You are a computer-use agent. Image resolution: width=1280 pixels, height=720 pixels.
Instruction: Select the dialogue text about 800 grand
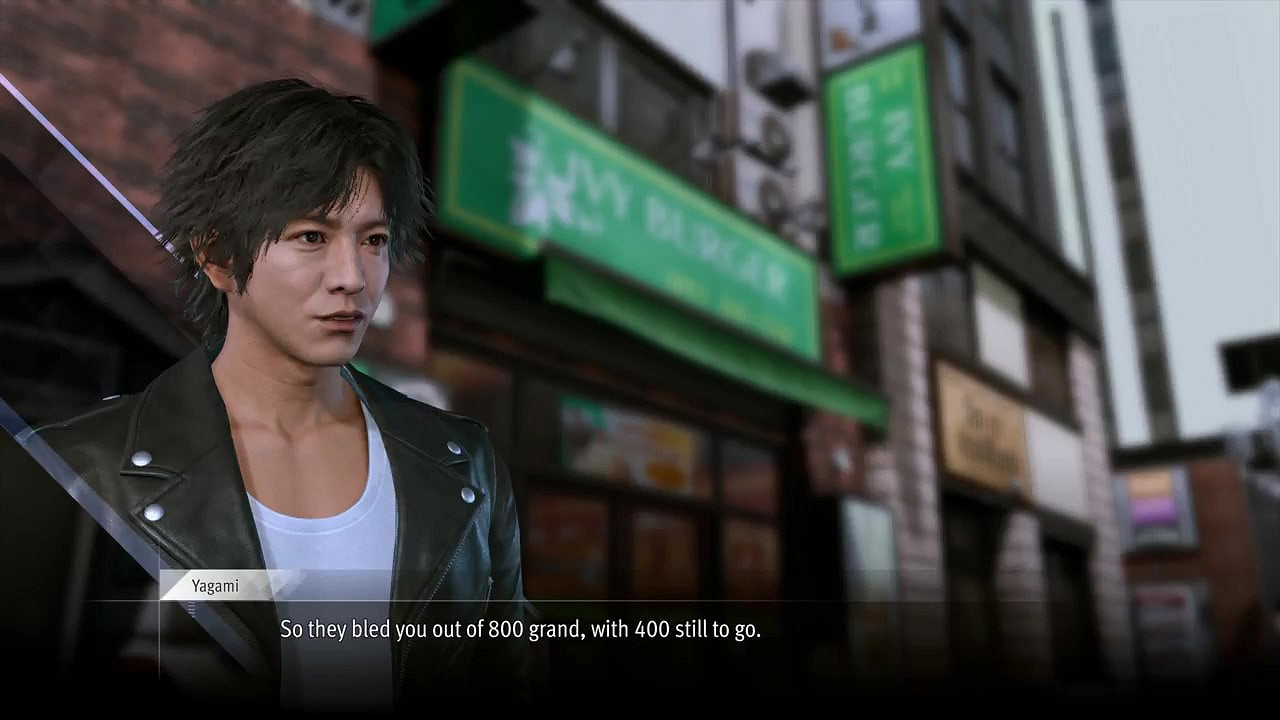pos(520,630)
